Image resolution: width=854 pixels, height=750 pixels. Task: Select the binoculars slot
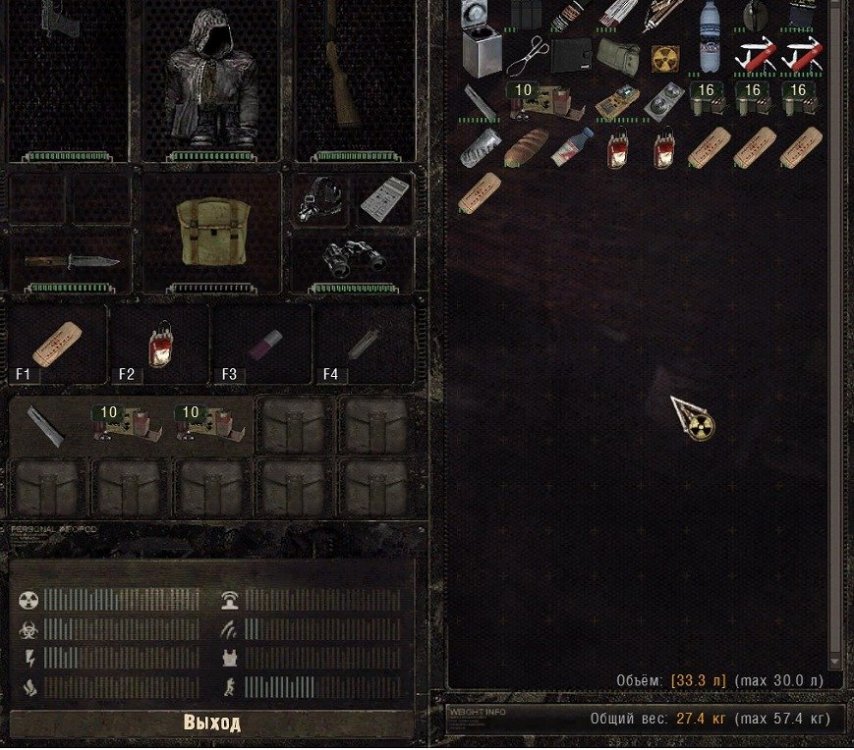pos(352,260)
